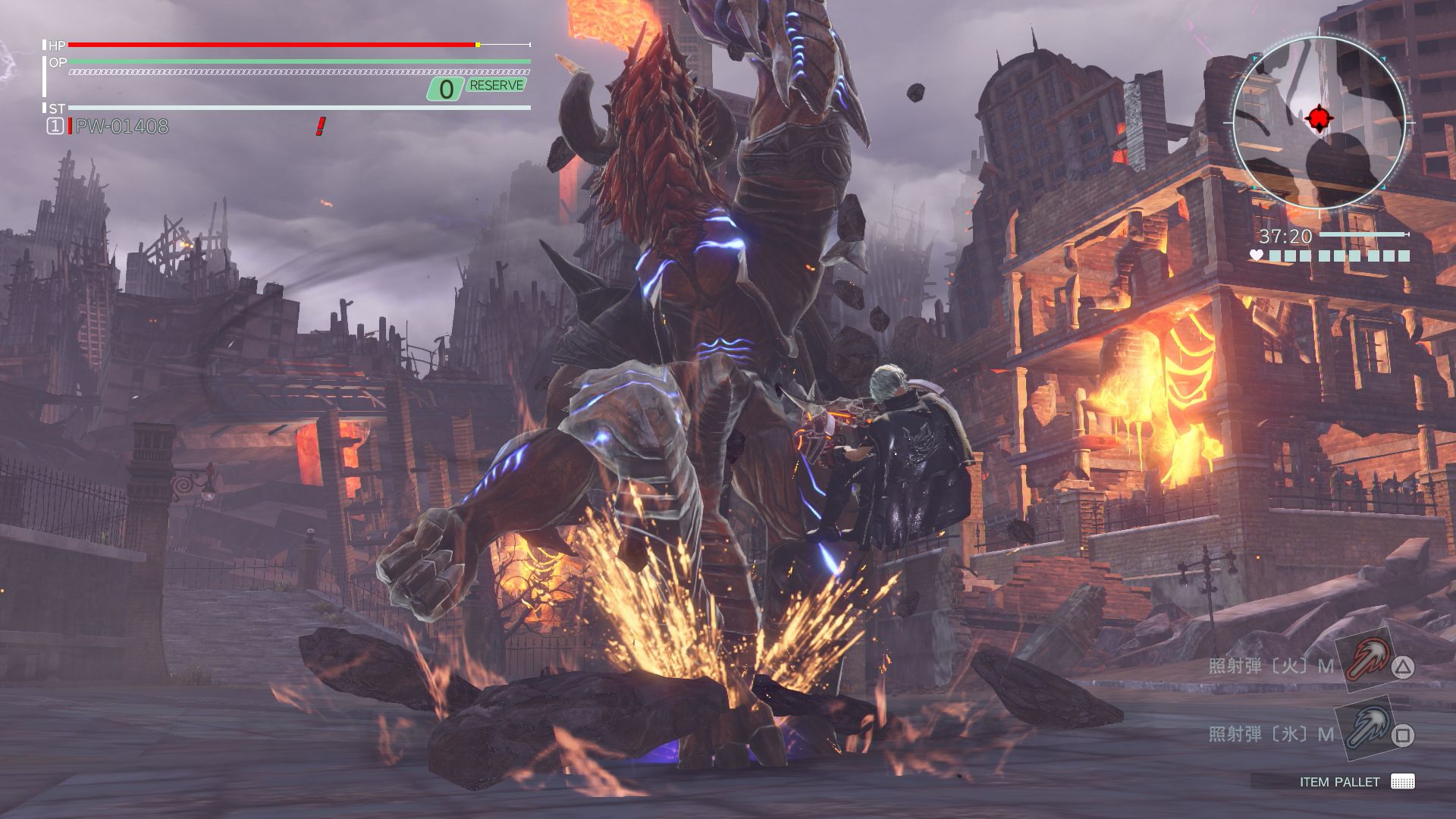
Task: Click the green Reserve counter badge
Action: pos(476,88)
